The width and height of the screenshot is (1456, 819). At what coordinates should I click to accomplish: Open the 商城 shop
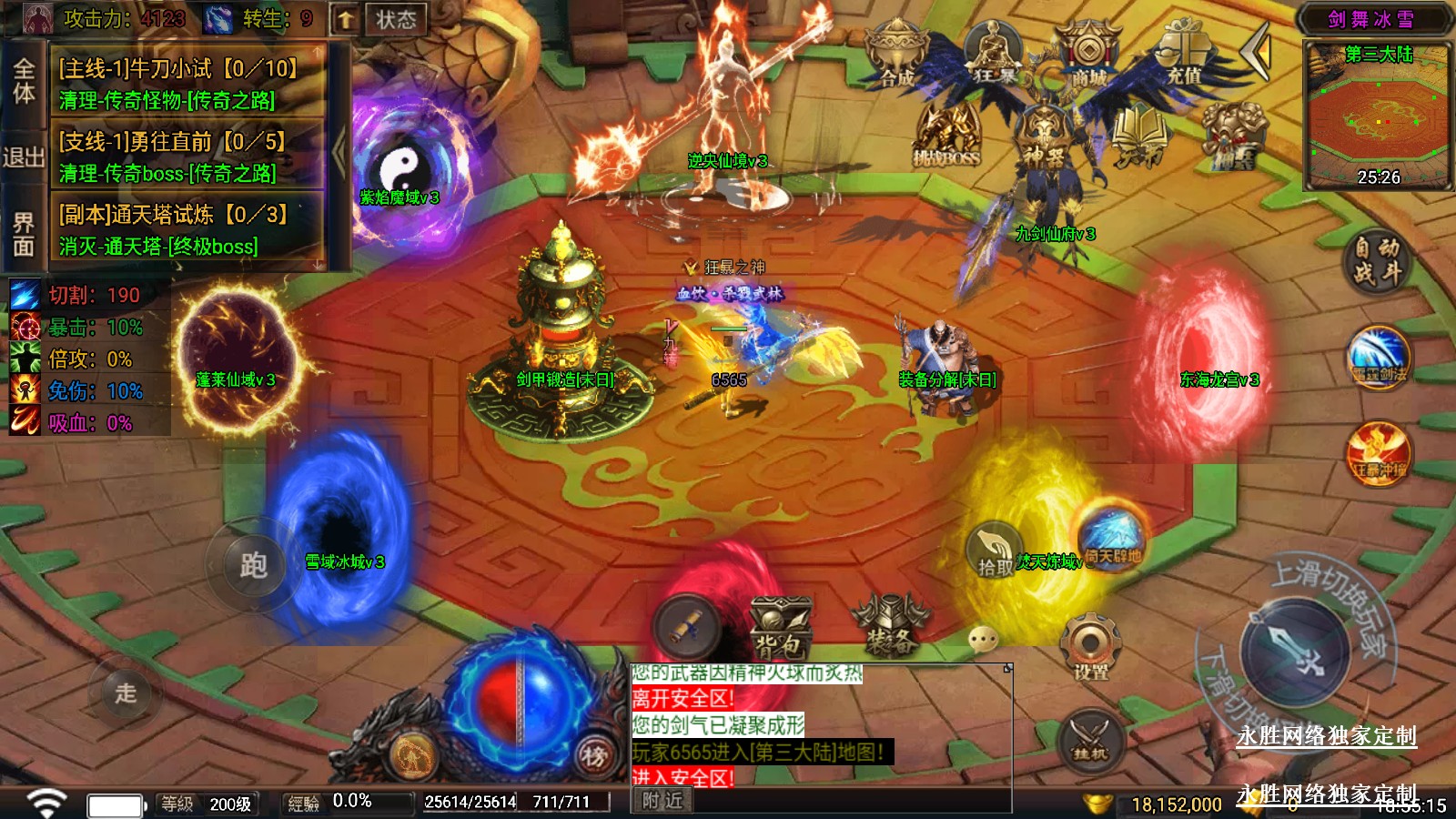click(x=1087, y=56)
